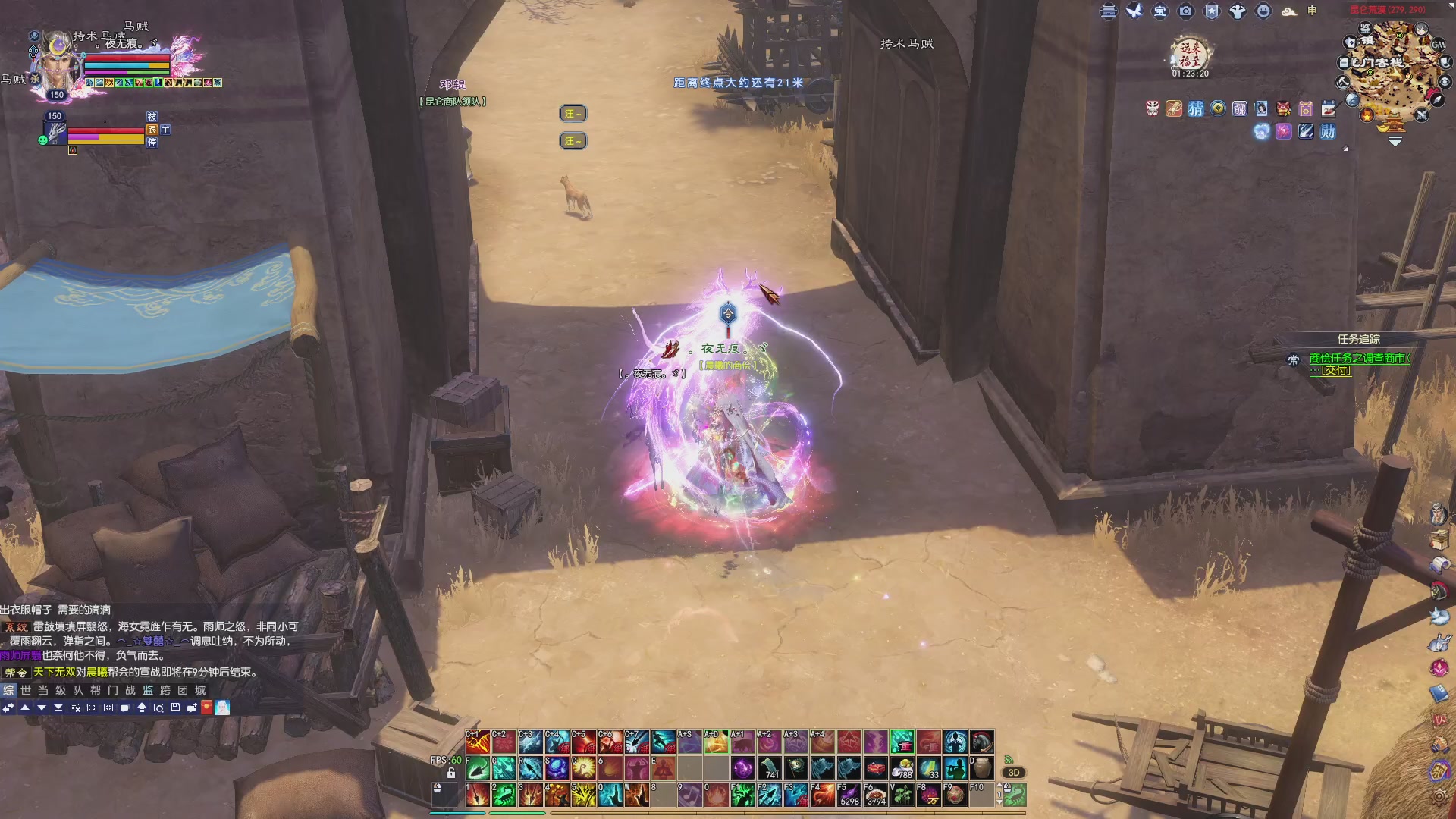The image size is (1456, 819).
Task: Open the camera screenshot icon in top bar
Action: point(1186,11)
